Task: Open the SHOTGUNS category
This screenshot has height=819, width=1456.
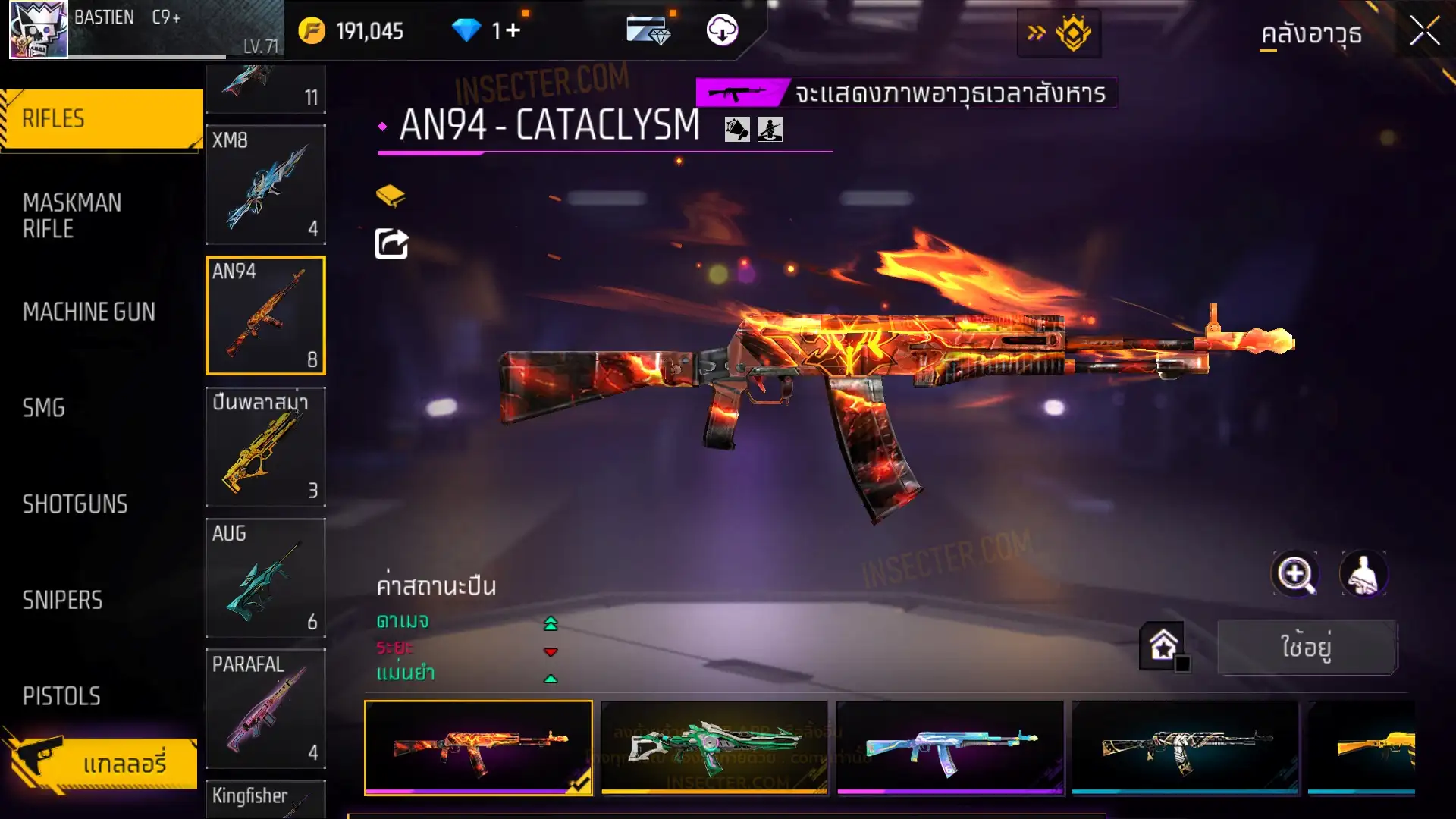Action: tap(75, 504)
